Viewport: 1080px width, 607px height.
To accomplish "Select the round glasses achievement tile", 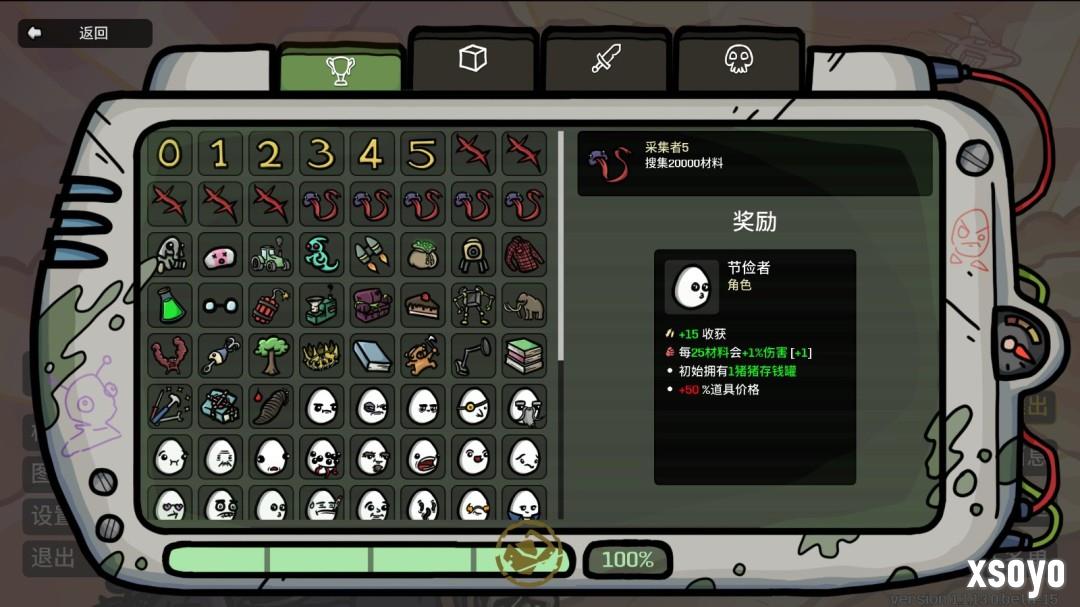I will coord(220,305).
